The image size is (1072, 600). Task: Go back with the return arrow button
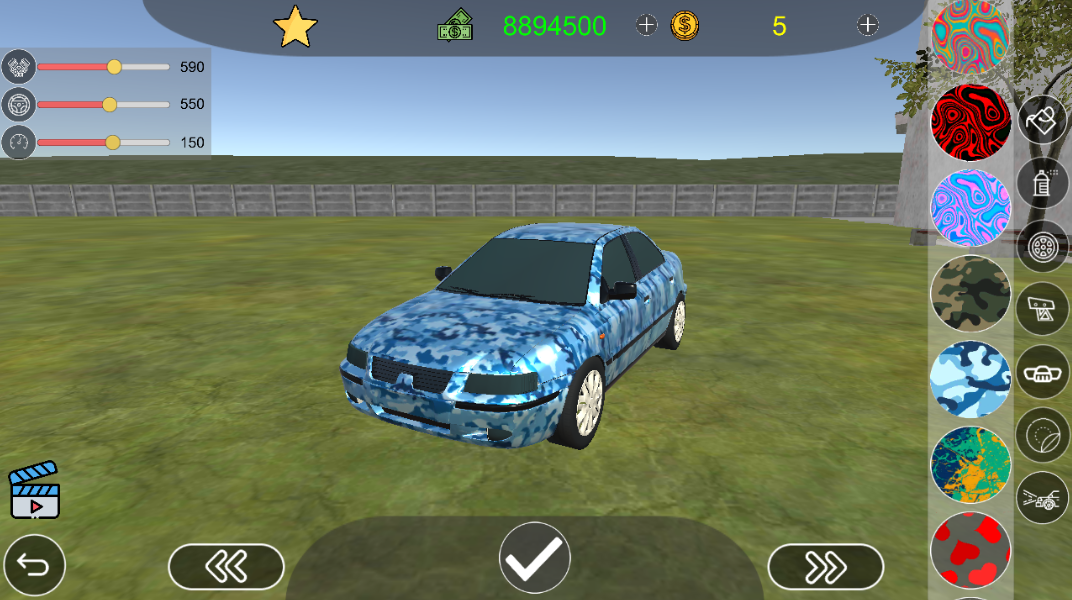tap(34, 566)
